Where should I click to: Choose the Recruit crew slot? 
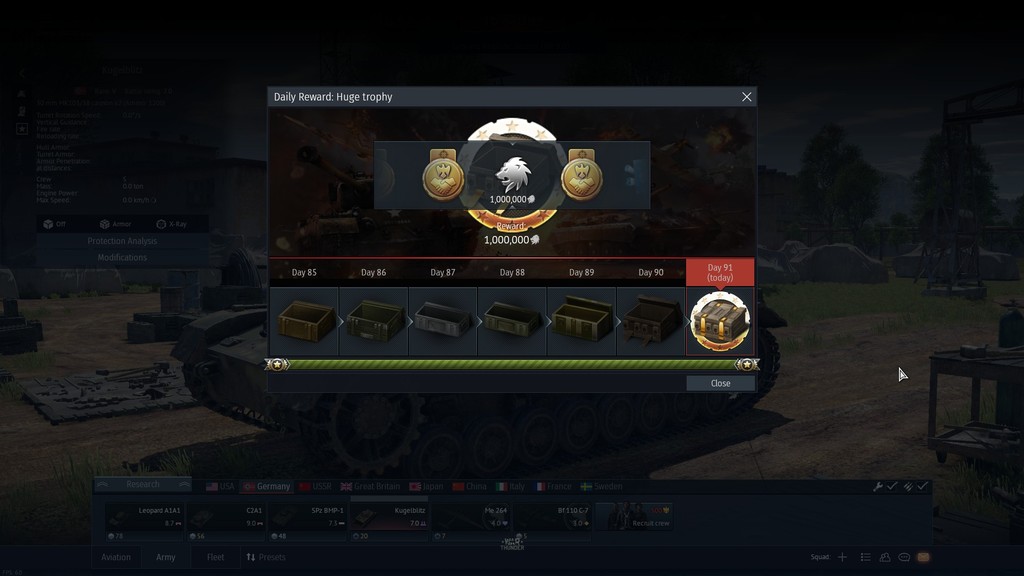pos(634,516)
